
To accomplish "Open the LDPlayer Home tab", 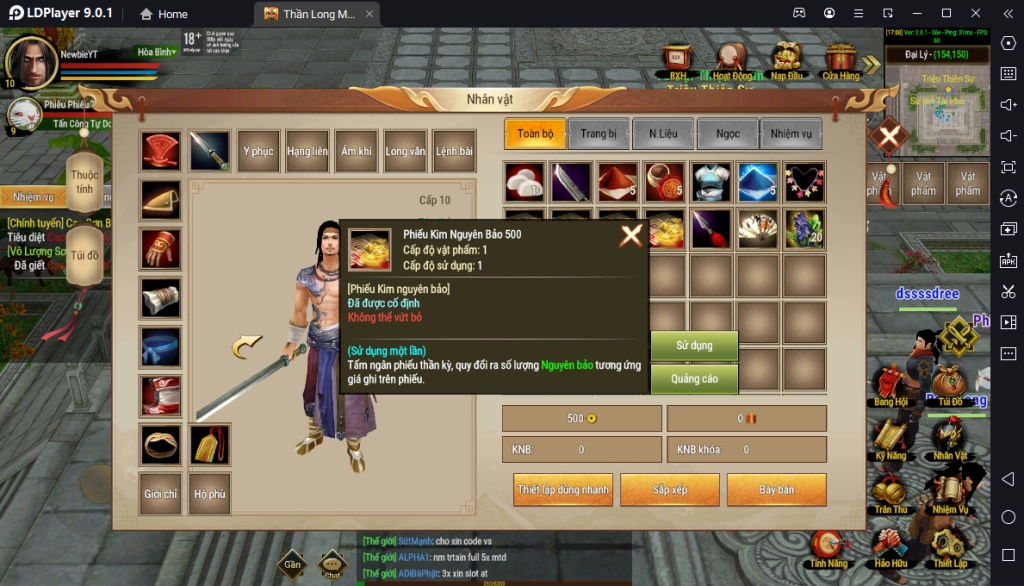I will 163,14.
